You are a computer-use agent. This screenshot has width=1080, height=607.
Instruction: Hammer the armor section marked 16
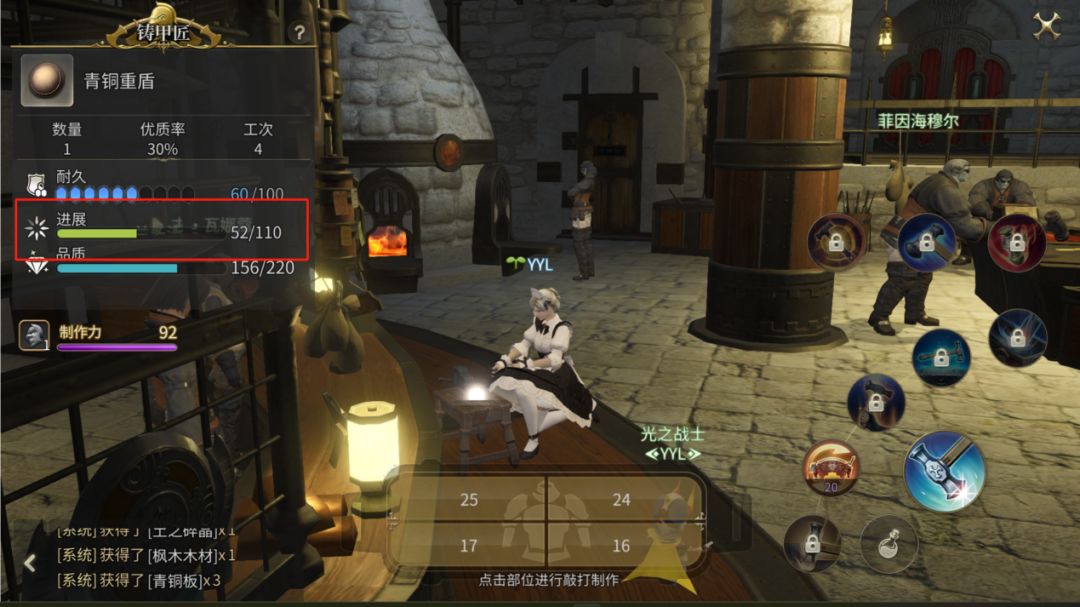(x=621, y=546)
